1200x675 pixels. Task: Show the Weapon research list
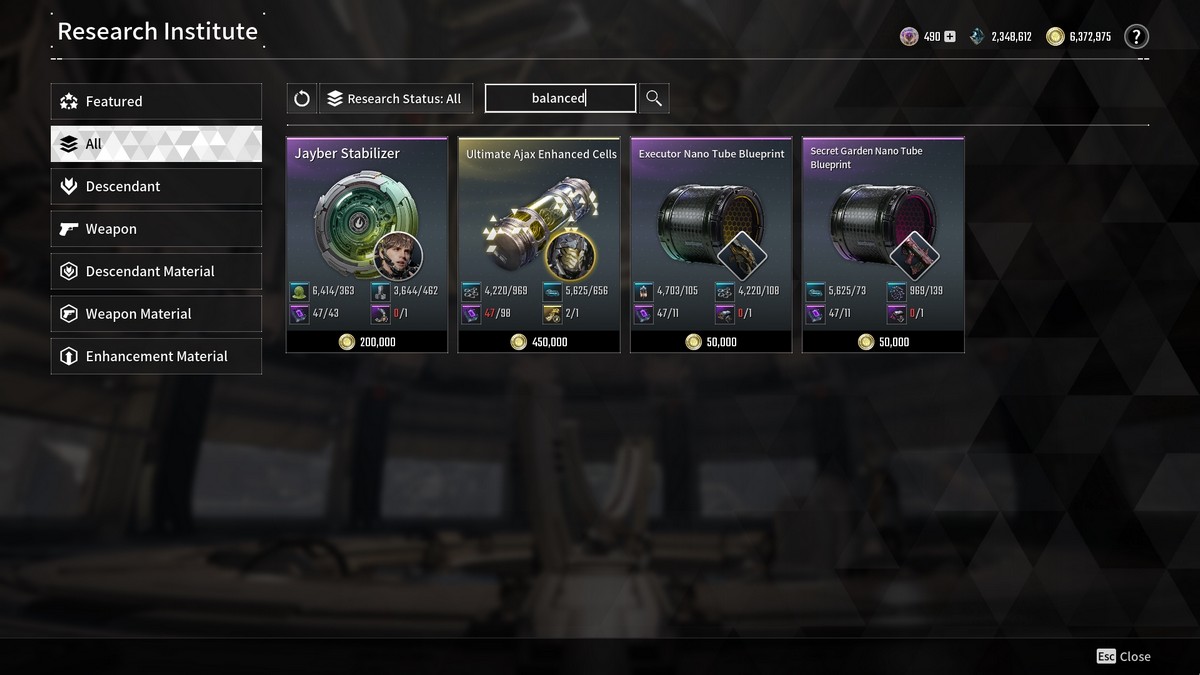point(156,229)
